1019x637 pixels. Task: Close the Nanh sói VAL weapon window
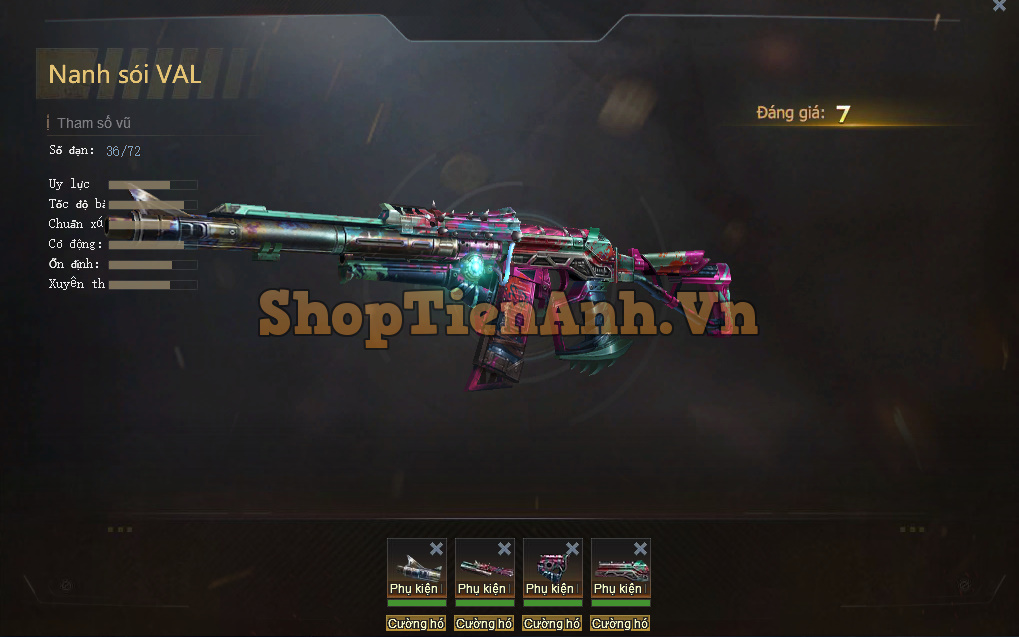point(999,6)
